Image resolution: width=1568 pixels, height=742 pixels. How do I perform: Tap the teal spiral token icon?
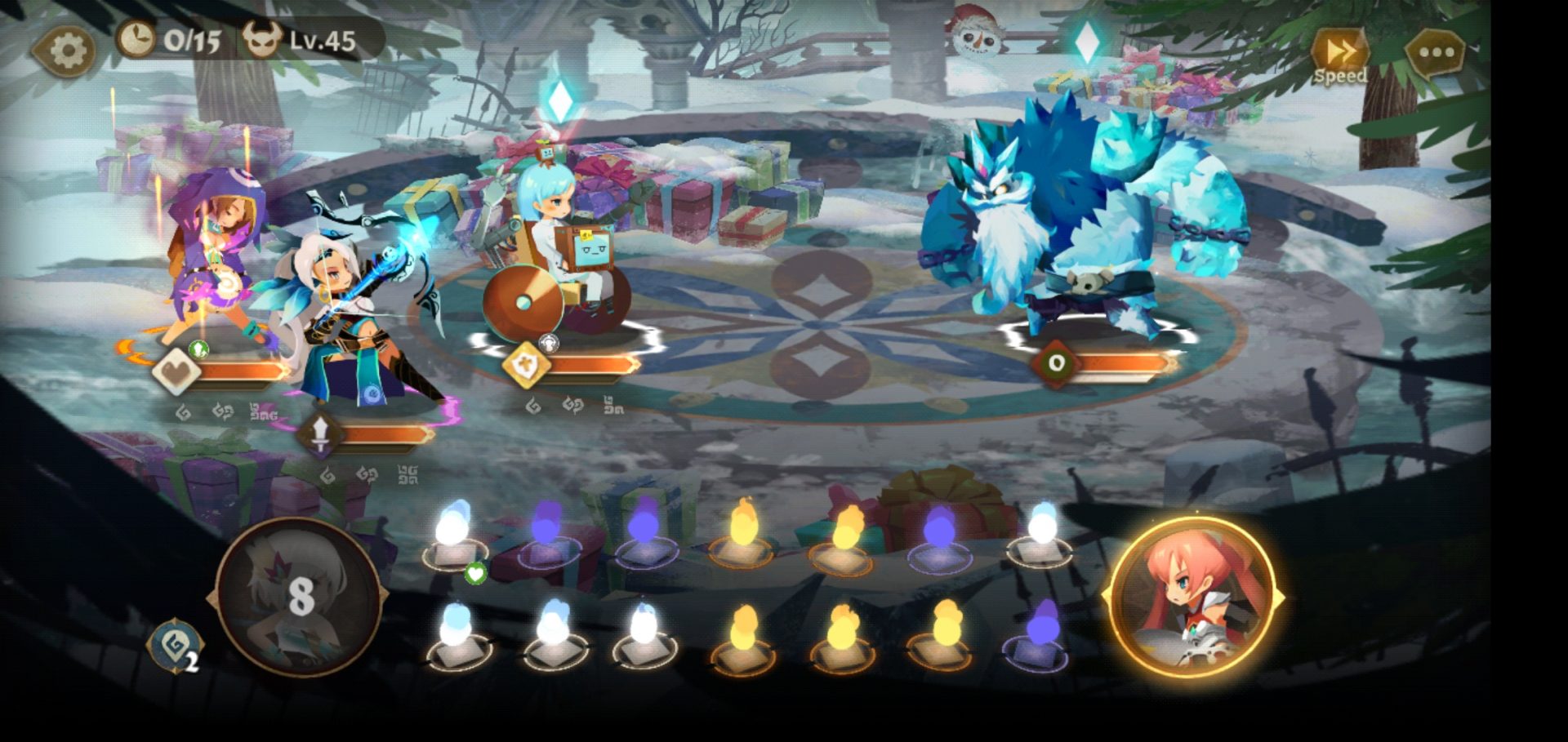[x=174, y=646]
